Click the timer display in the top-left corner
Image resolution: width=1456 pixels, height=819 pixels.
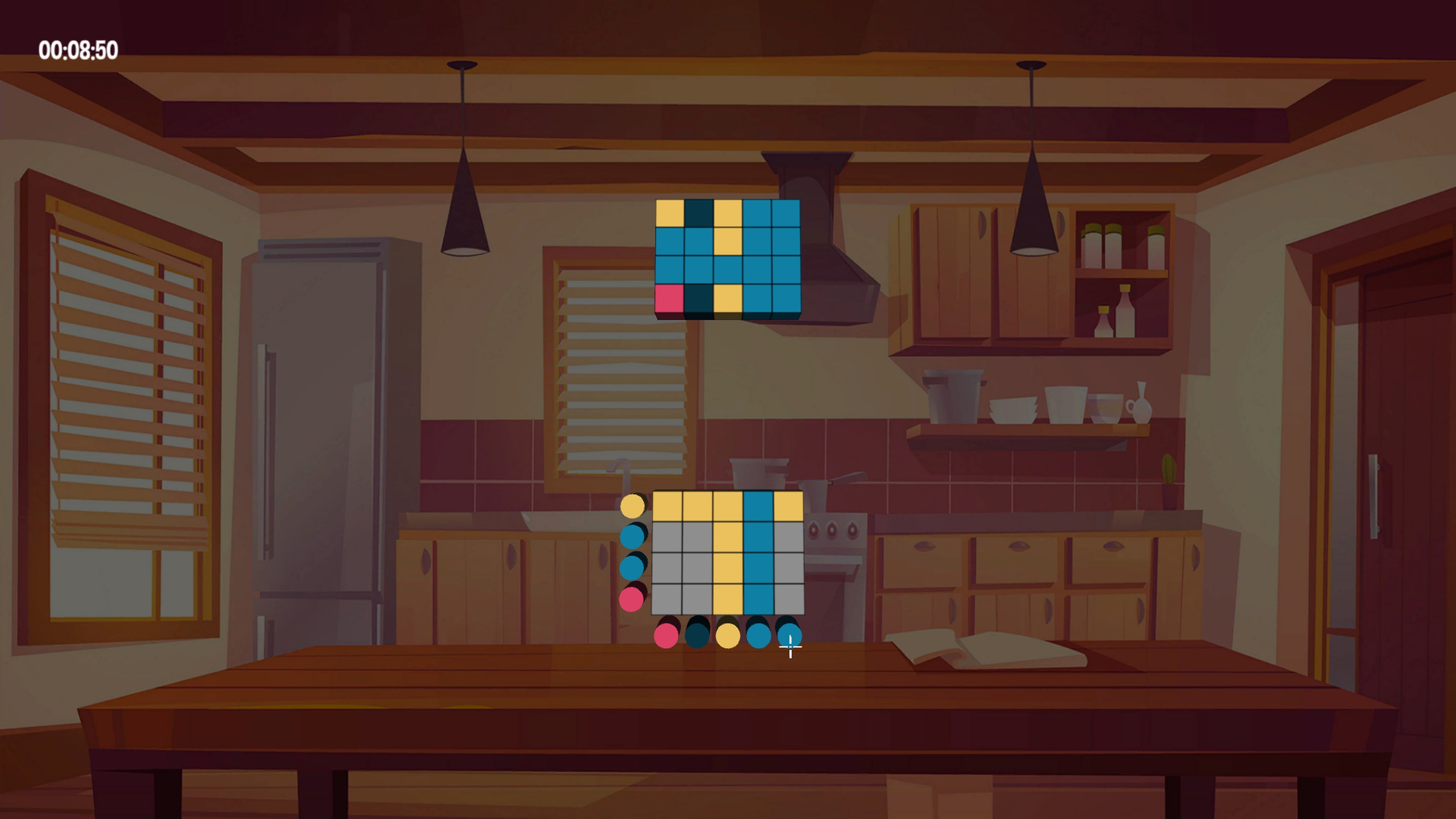[x=79, y=50]
